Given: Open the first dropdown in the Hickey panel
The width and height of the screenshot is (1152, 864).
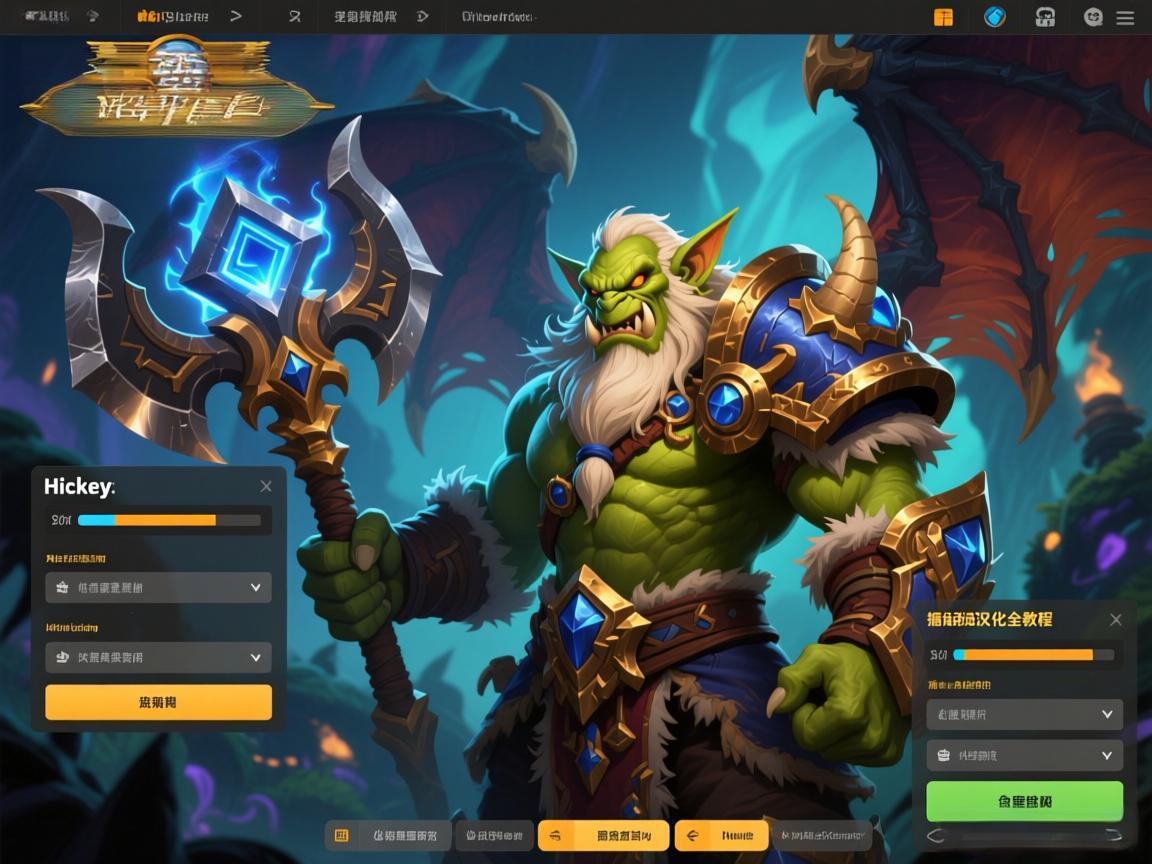Looking at the screenshot, I should point(158,587).
